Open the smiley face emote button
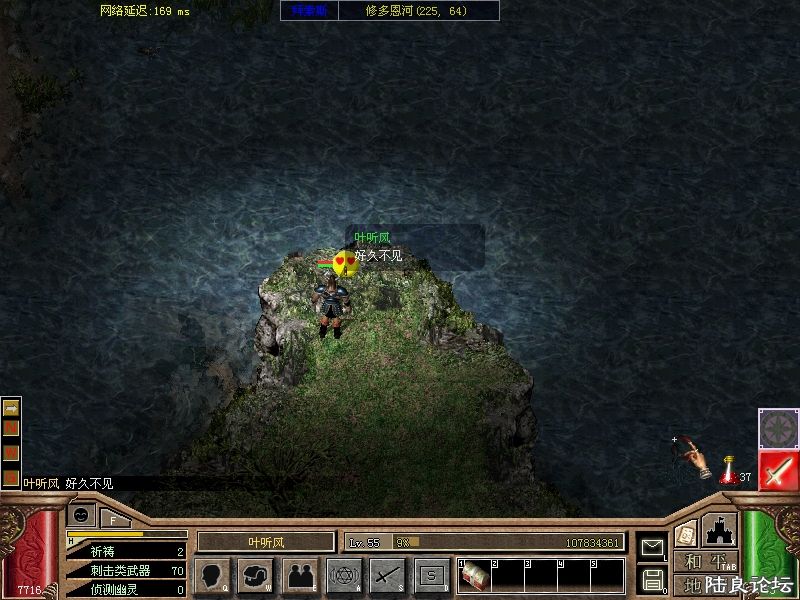The image size is (800, 600). pos(82,515)
